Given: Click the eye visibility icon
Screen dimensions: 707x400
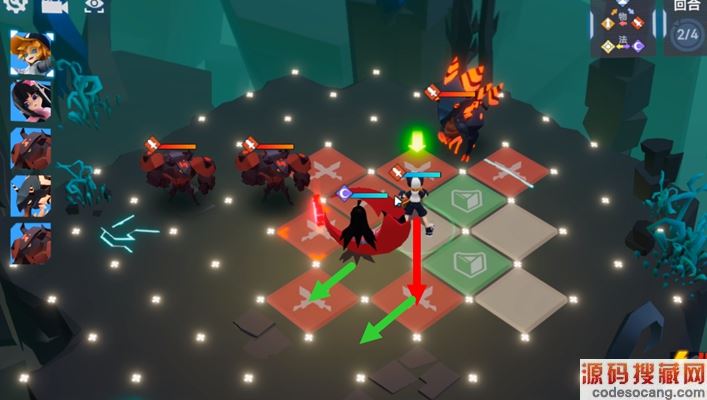Looking at the screenshot, I should (94, 6).
